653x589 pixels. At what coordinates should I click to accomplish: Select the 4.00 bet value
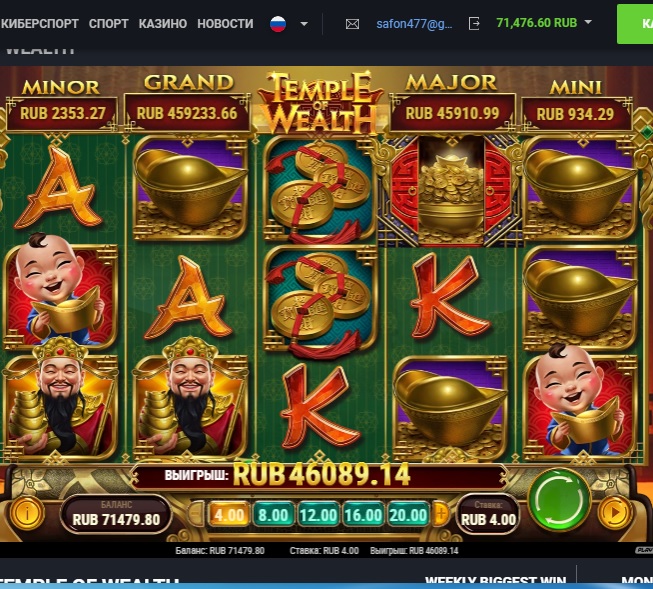click(x=229, y=515)
